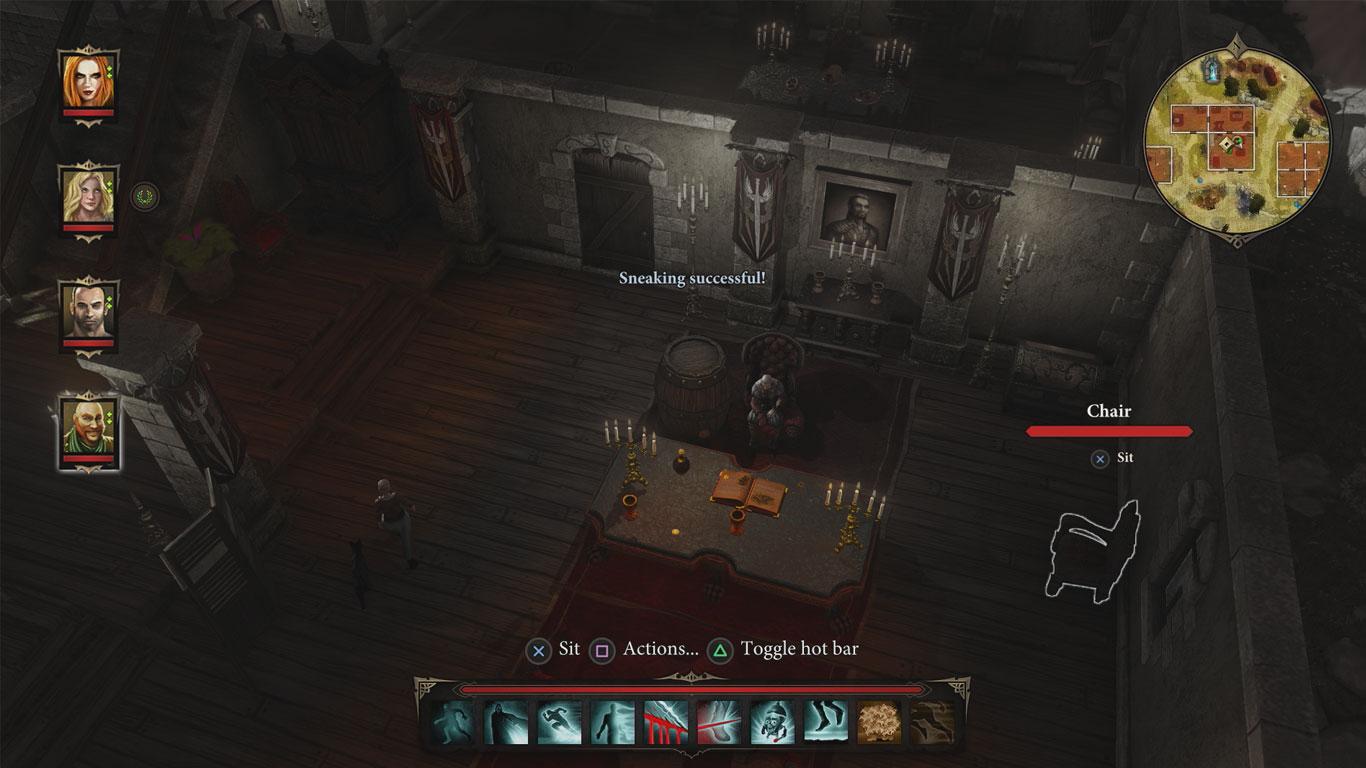Activate the skull with helmet skill

(x=772, y=722)
